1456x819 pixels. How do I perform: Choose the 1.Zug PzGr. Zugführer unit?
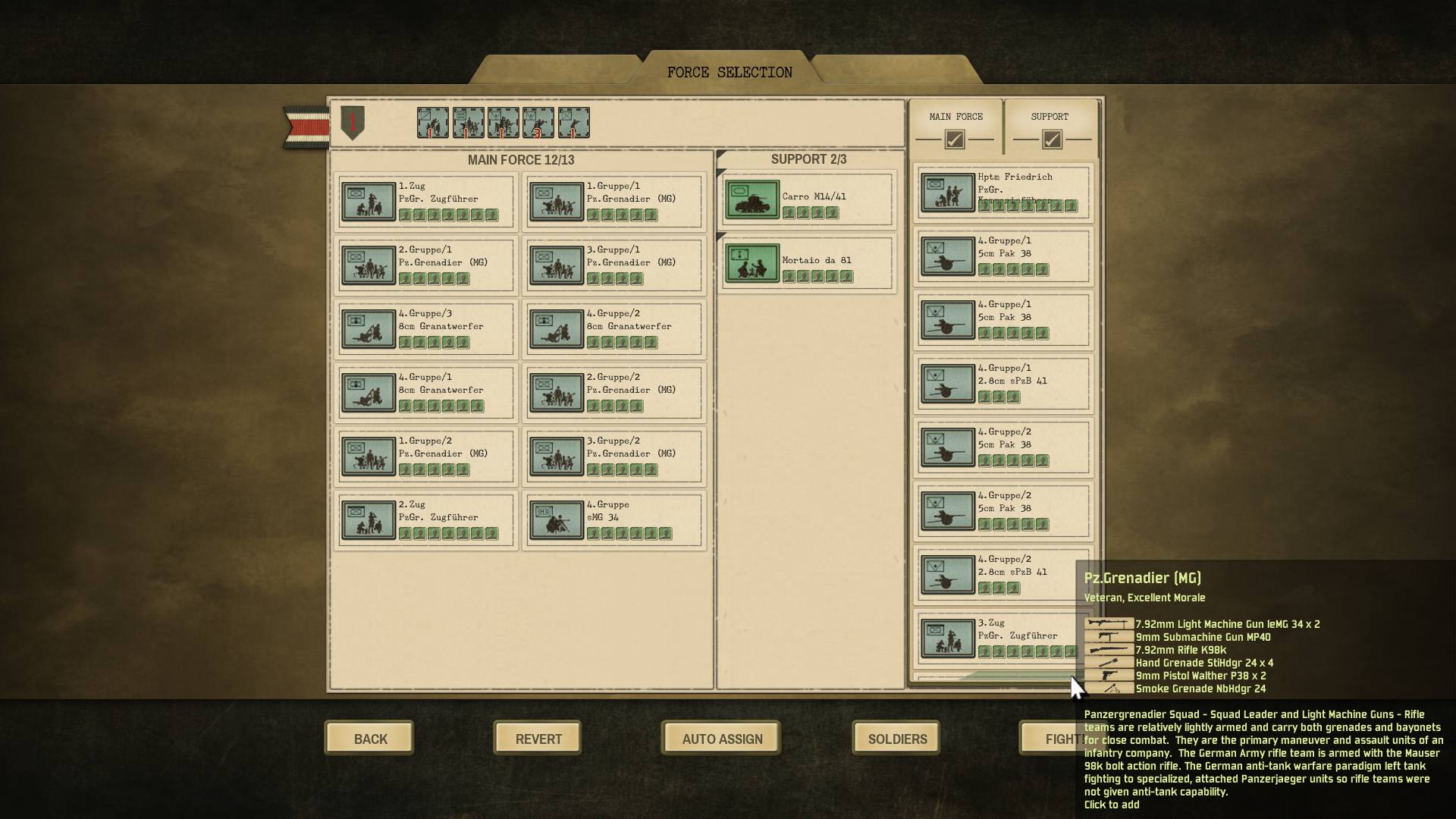426,202
